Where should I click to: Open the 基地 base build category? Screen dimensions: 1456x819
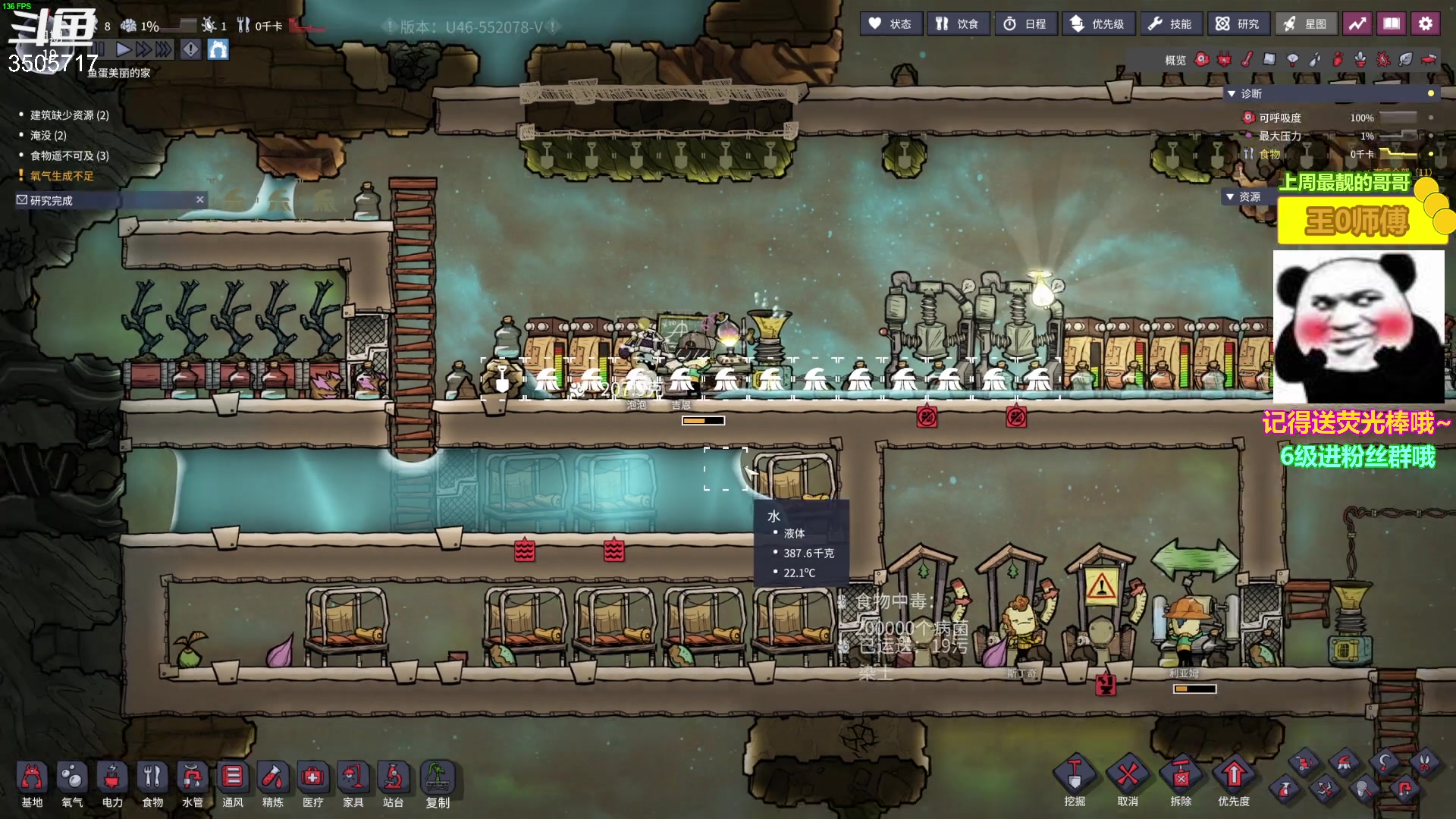tap(32, 785)
